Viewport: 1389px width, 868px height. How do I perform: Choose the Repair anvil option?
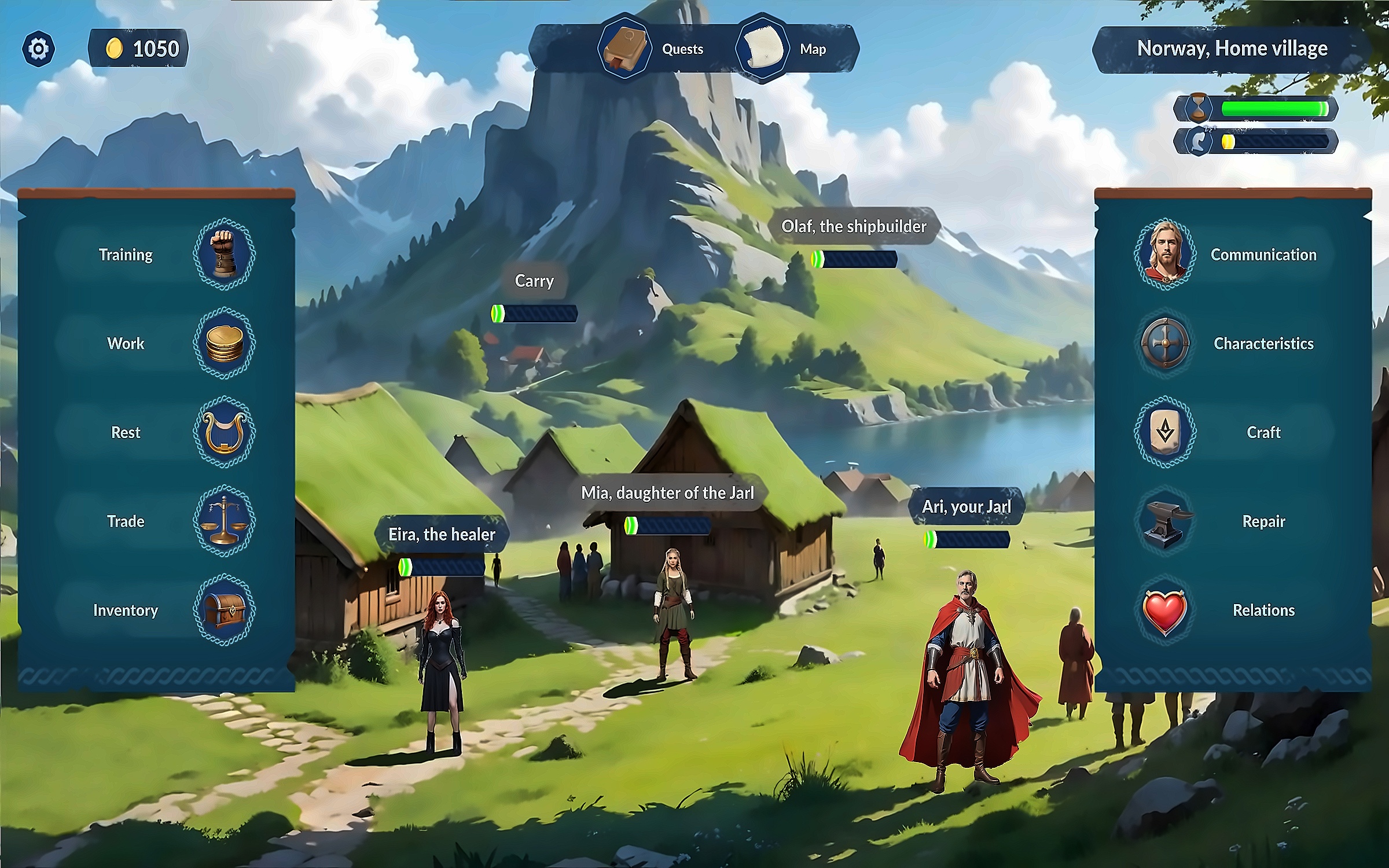[x=1165, y=521]
